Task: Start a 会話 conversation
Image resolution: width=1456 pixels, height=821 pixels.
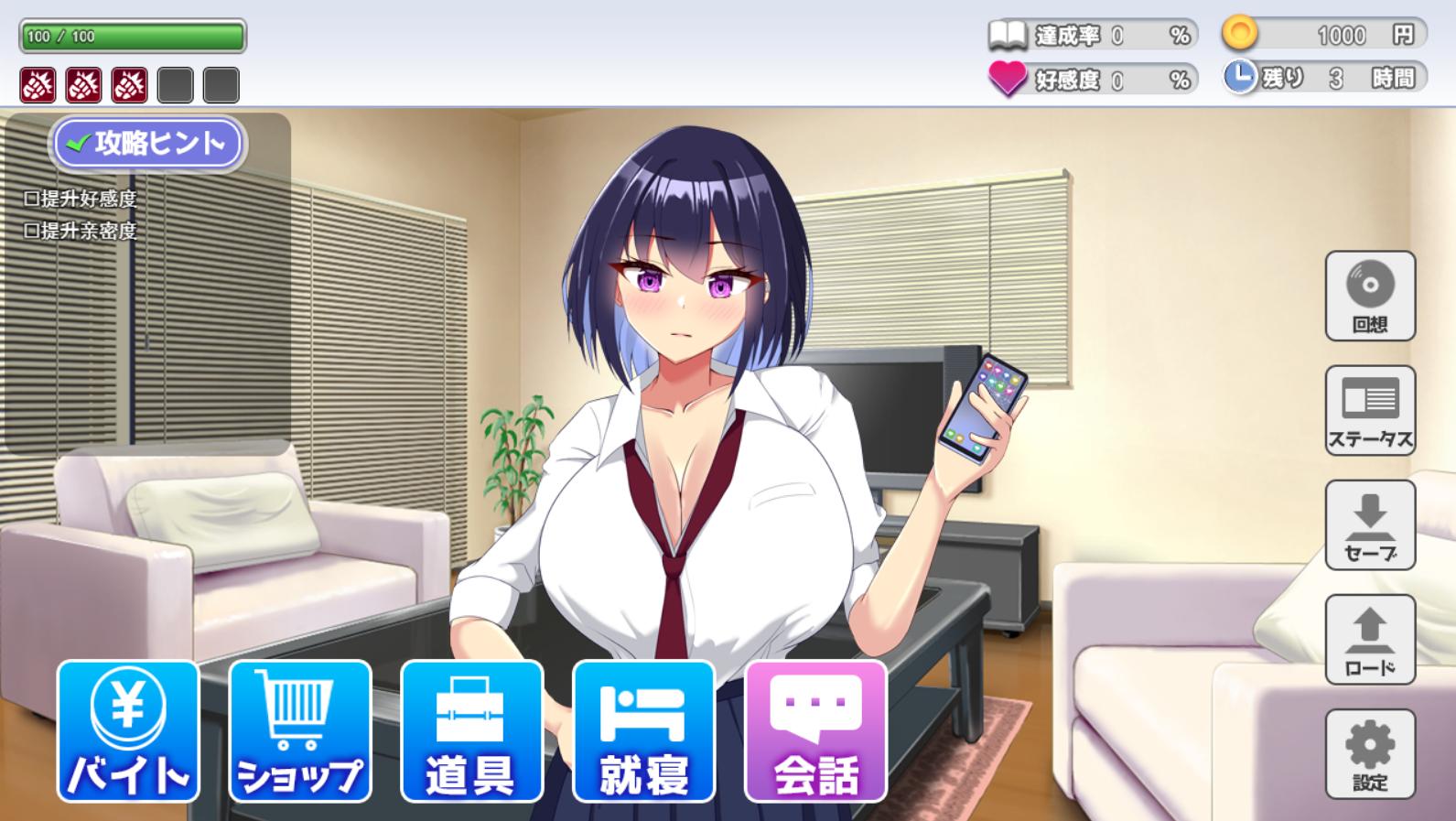Action: pyautogui.click(x=815, y=731)
